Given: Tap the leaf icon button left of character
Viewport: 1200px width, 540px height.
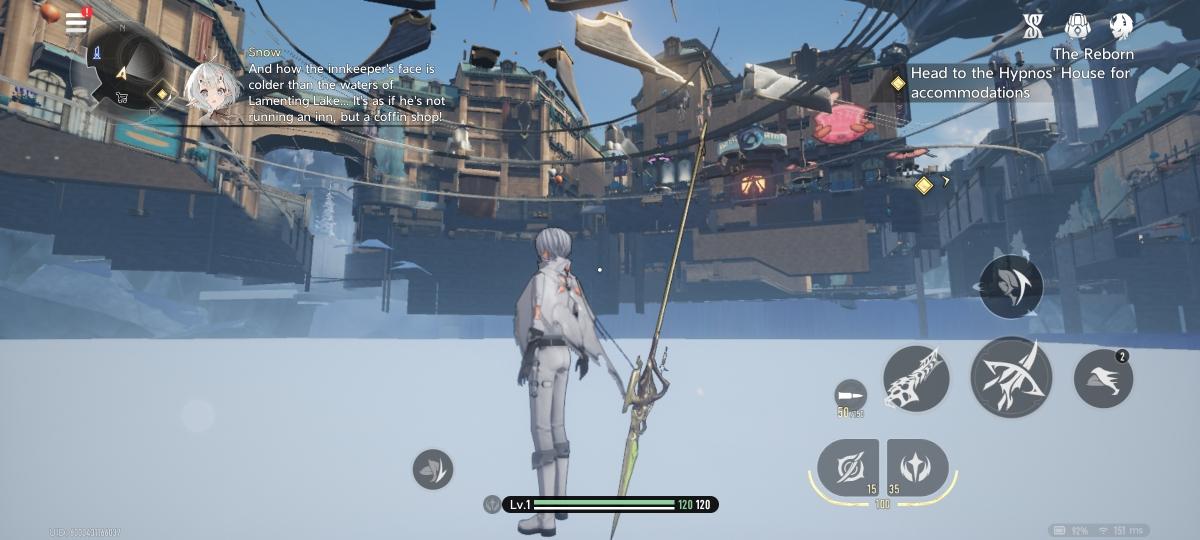Looking at the screenshot, I should point(433,469).
